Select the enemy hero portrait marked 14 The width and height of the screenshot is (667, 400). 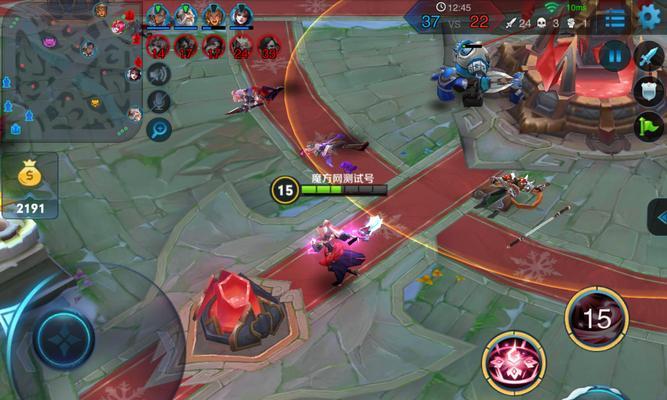pyautogui.click(x=157, y=45)
